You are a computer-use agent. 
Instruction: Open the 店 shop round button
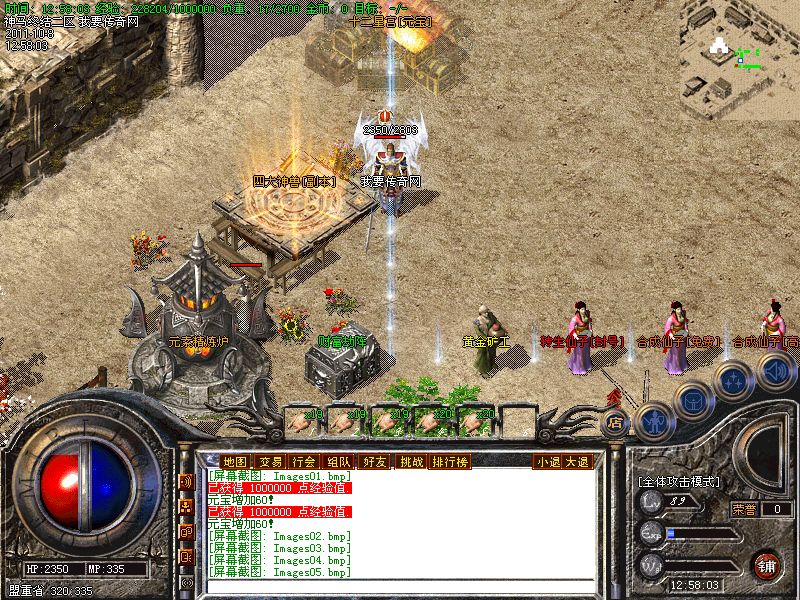[615, 422]
